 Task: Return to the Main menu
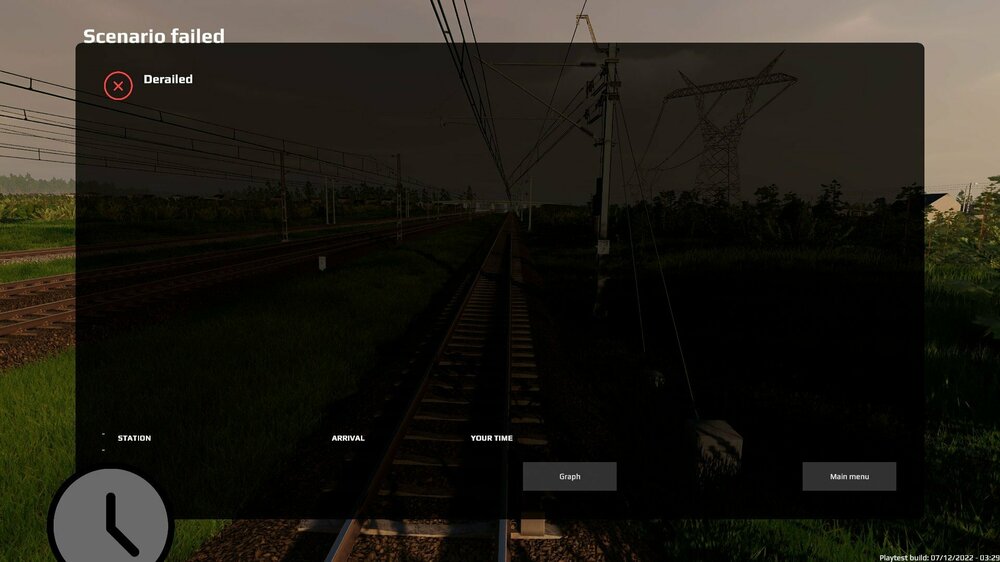point(849,477)
